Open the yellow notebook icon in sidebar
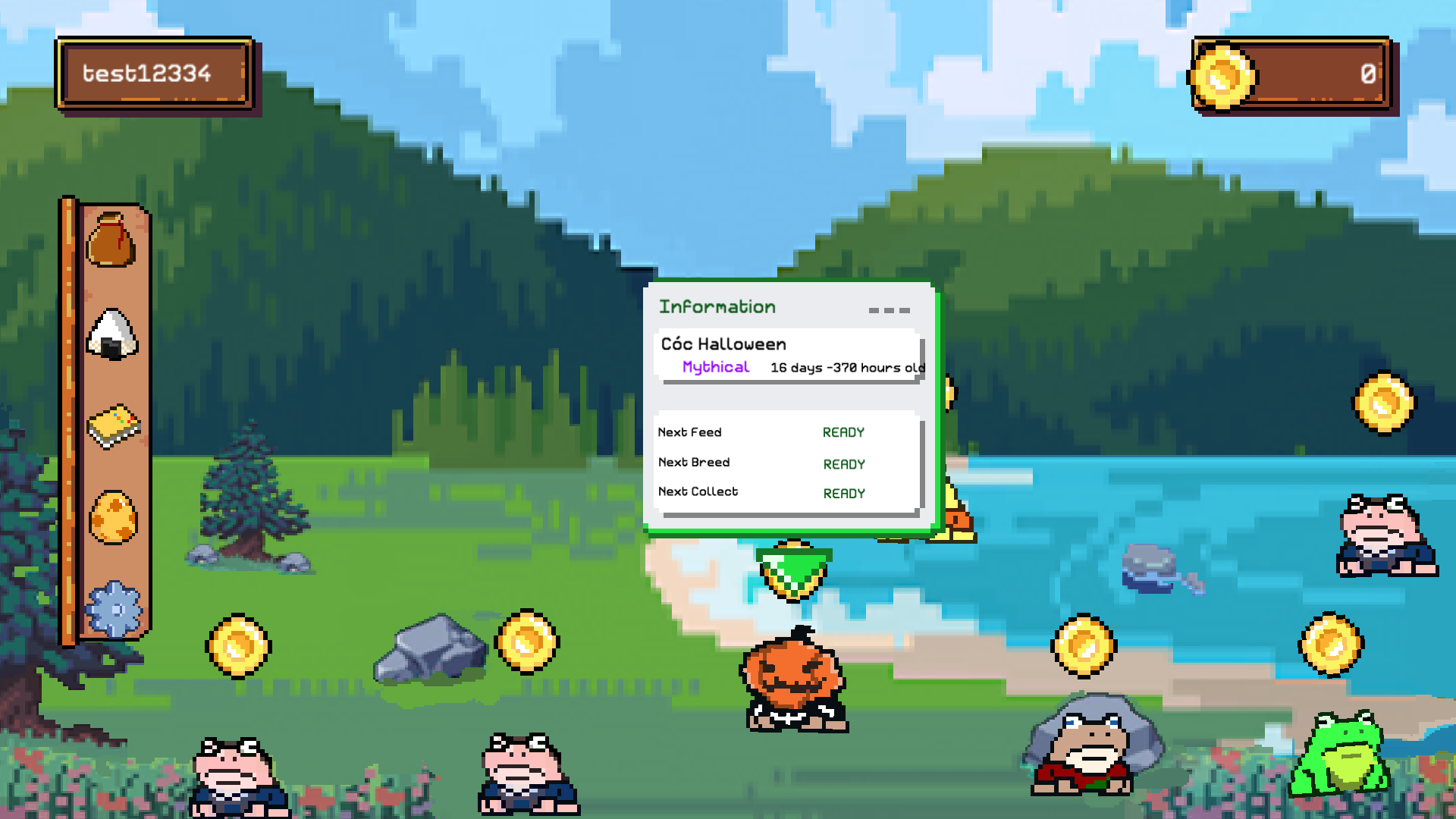This screenshot has height=819, width=1456. (114, 426)
